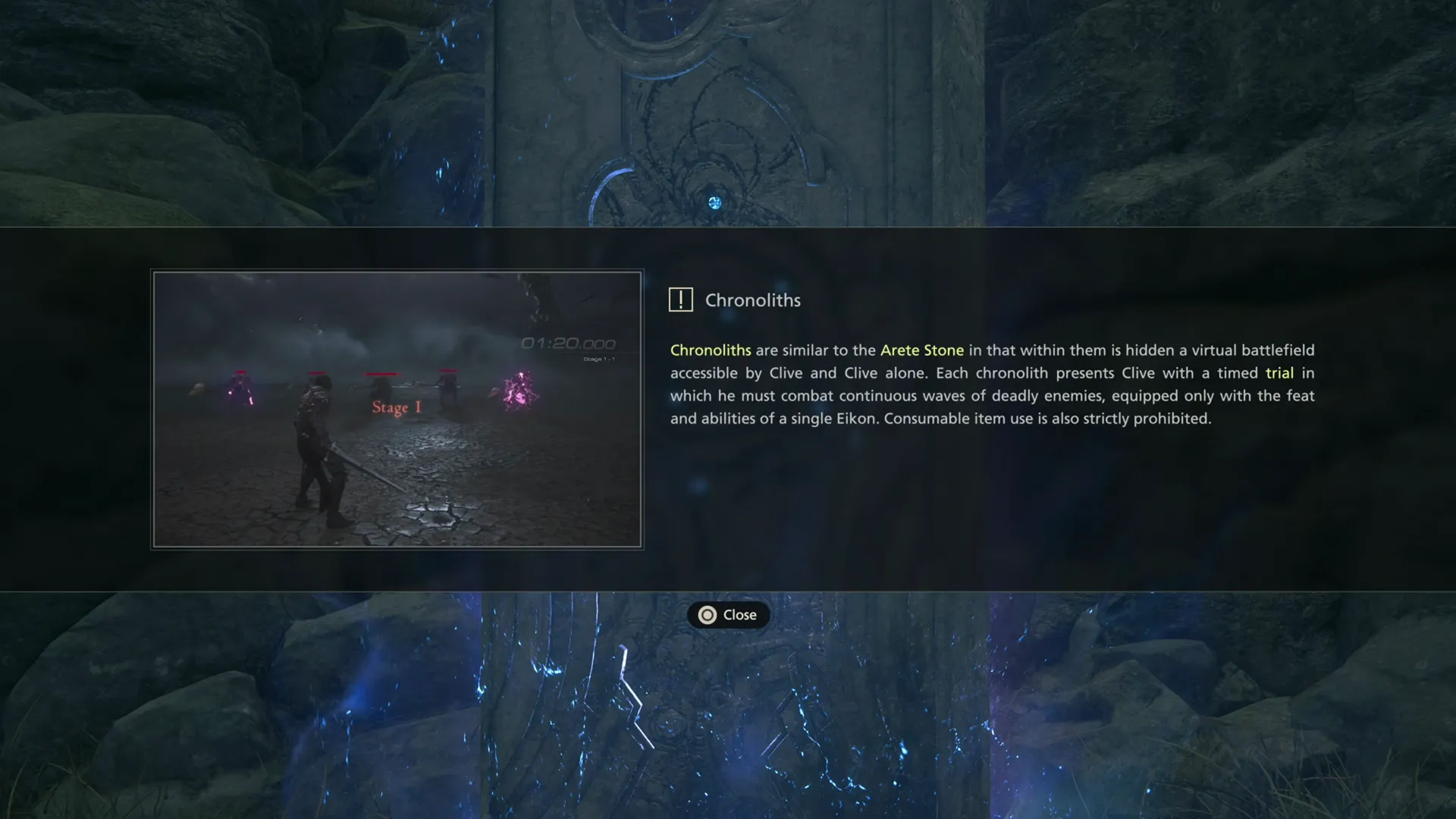Click the Chronoliths heading text
Viewport: 1456px width, 819px height.
[753, 300]
